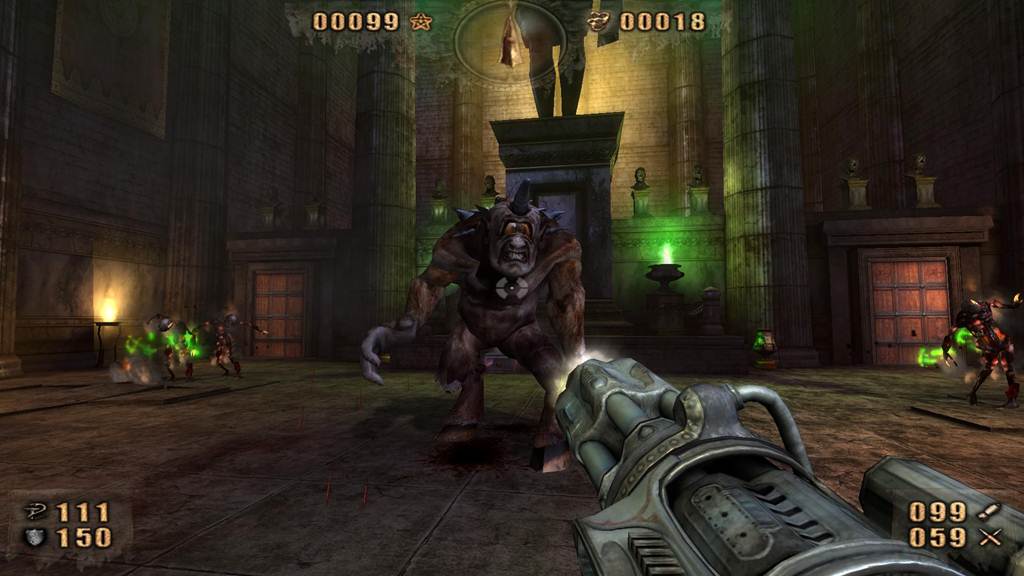Click the armor shield icon

pyautogui.click(x=34, y=538)
